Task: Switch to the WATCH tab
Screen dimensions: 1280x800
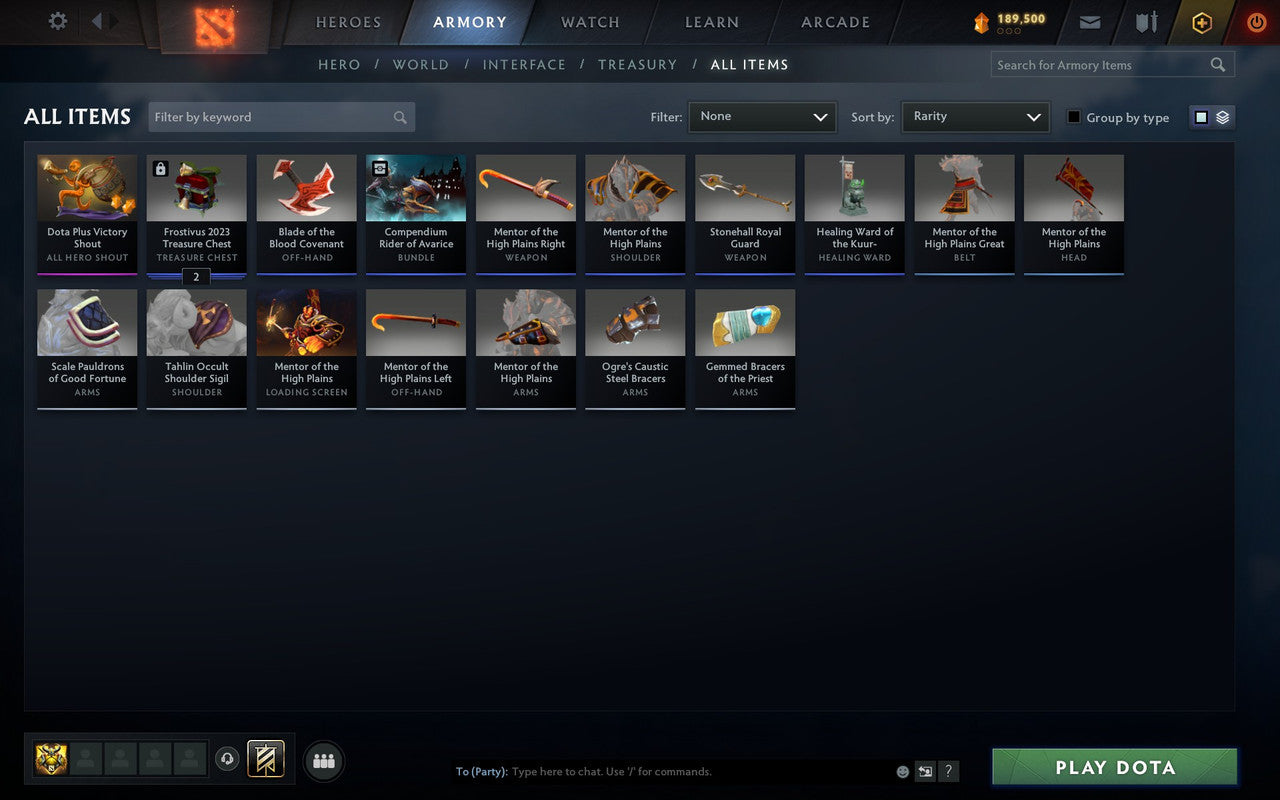Action: (x=589, y=22)
